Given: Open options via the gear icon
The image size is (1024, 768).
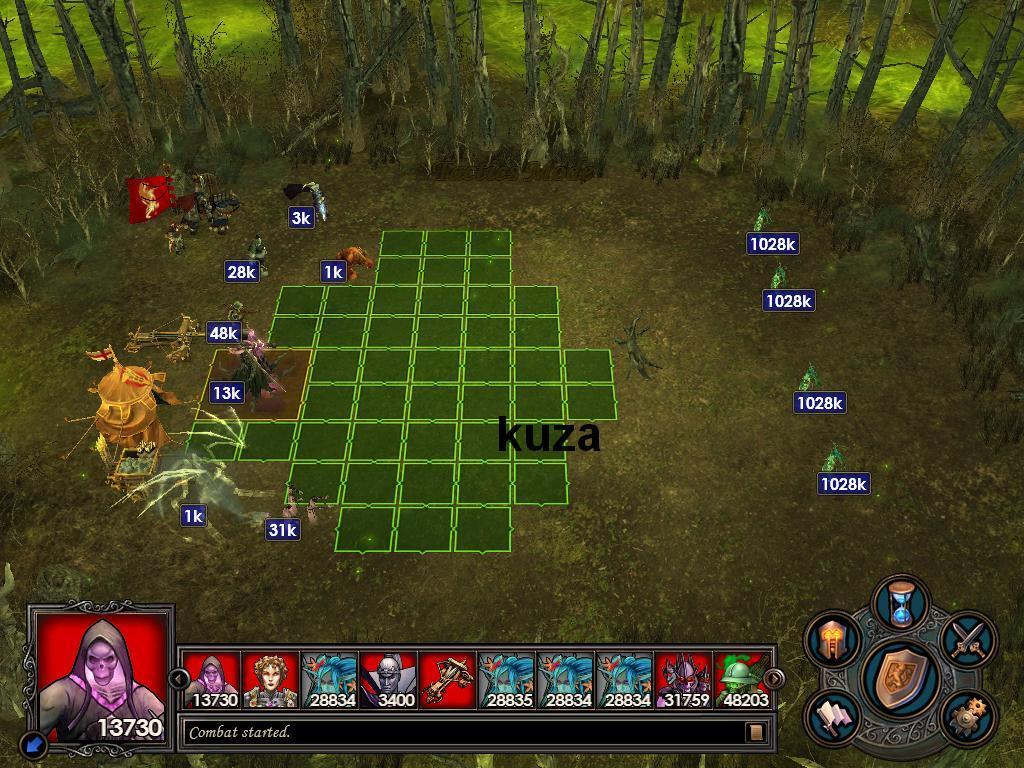Looking at the screenshot, I should pyautogui.click(x=967, y=716).
